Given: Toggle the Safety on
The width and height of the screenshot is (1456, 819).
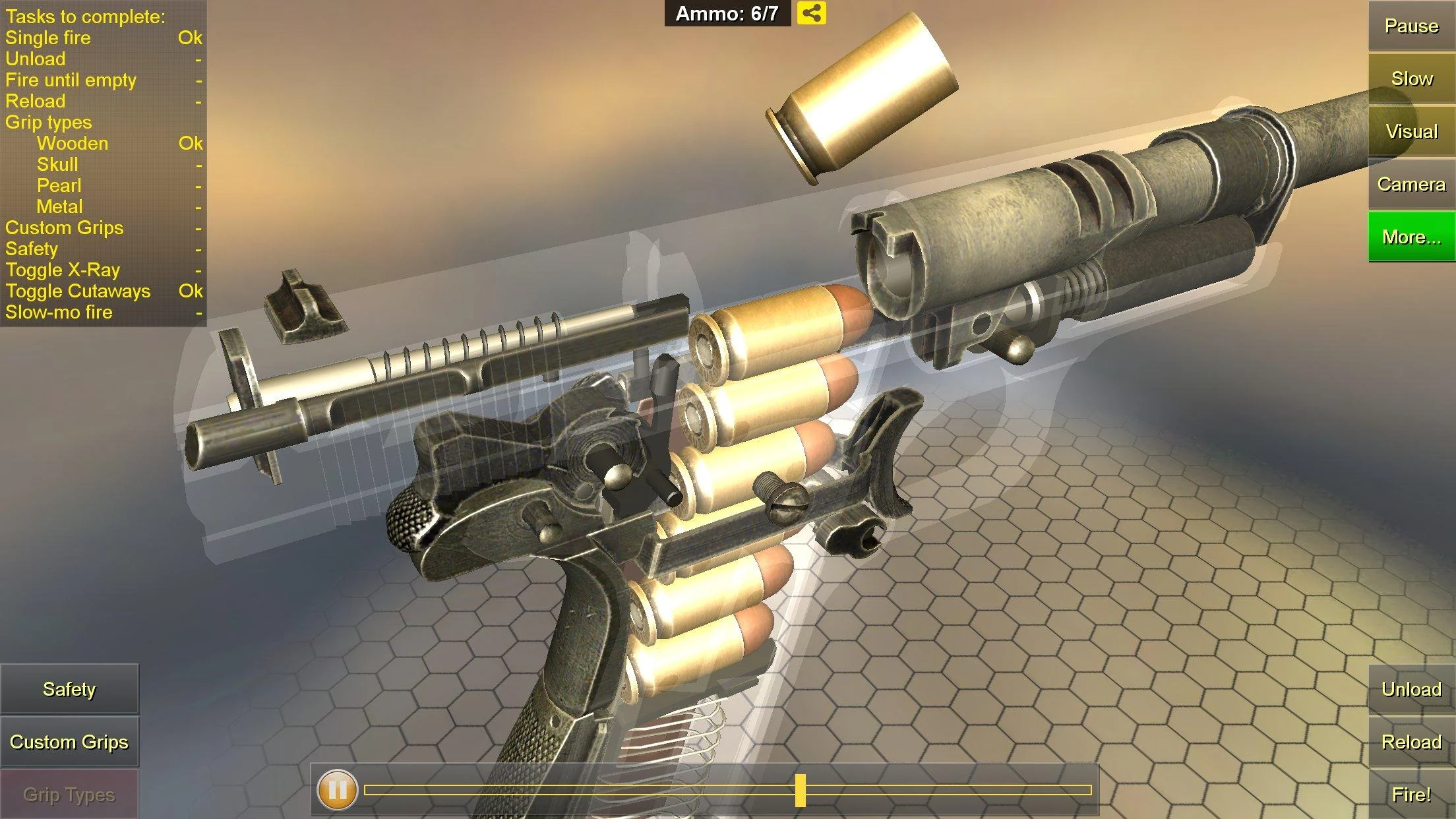Looking at the screenshot, I should point(69,690).
